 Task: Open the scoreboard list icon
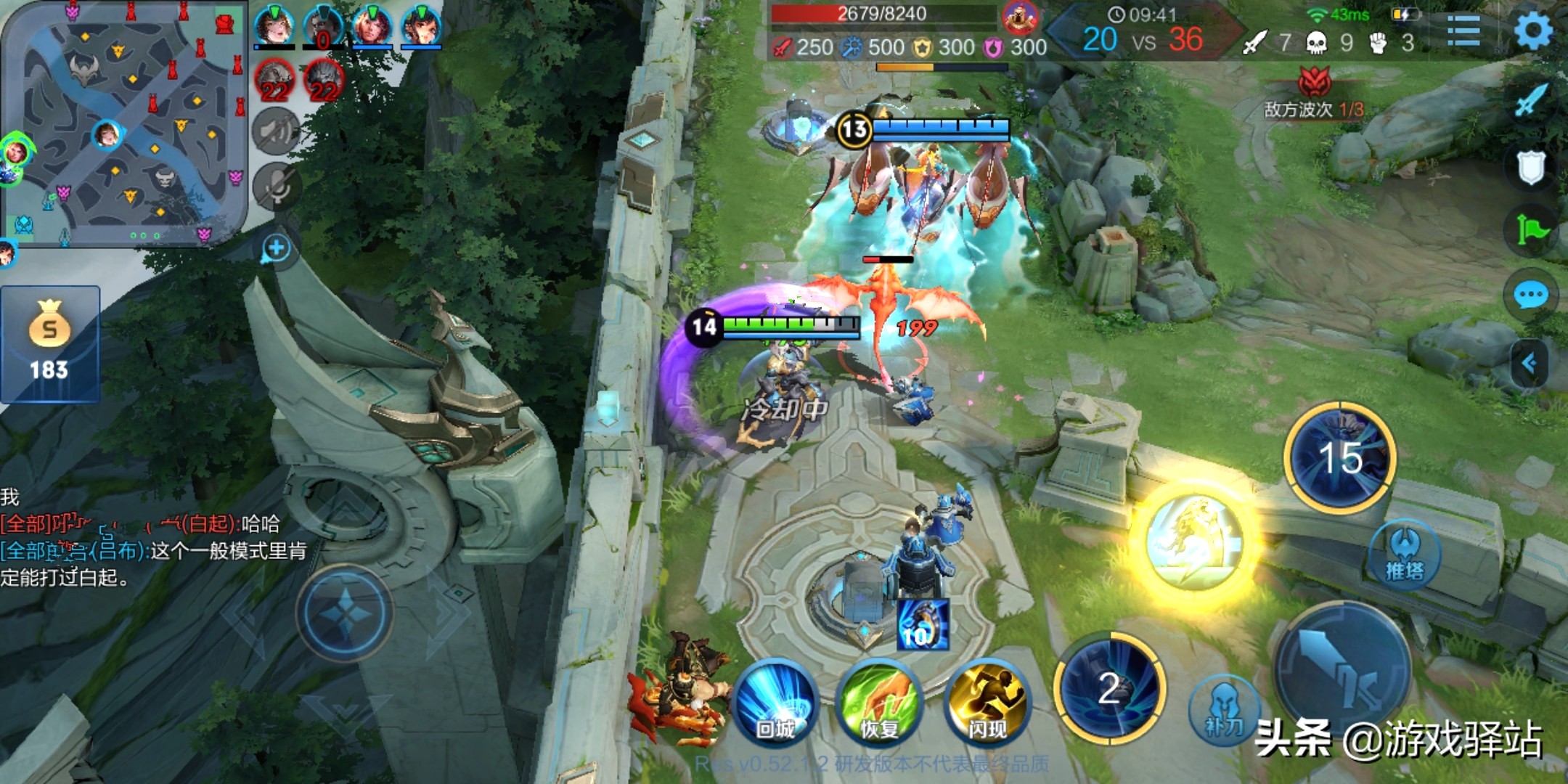coord(1463,31)
